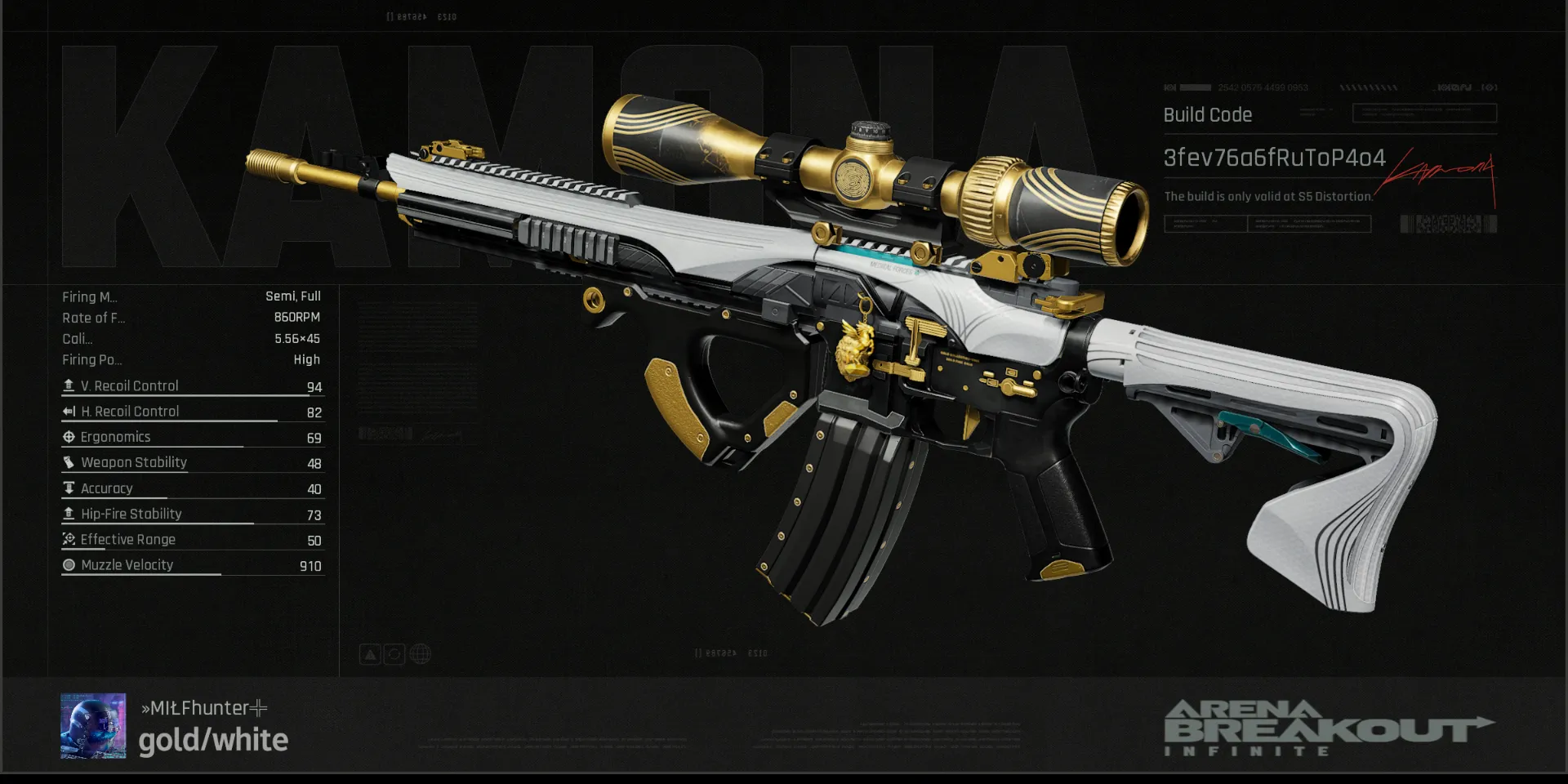
Task: Click the MIŁFhunter player avatar thumbnail
Action: click(92, 727)
